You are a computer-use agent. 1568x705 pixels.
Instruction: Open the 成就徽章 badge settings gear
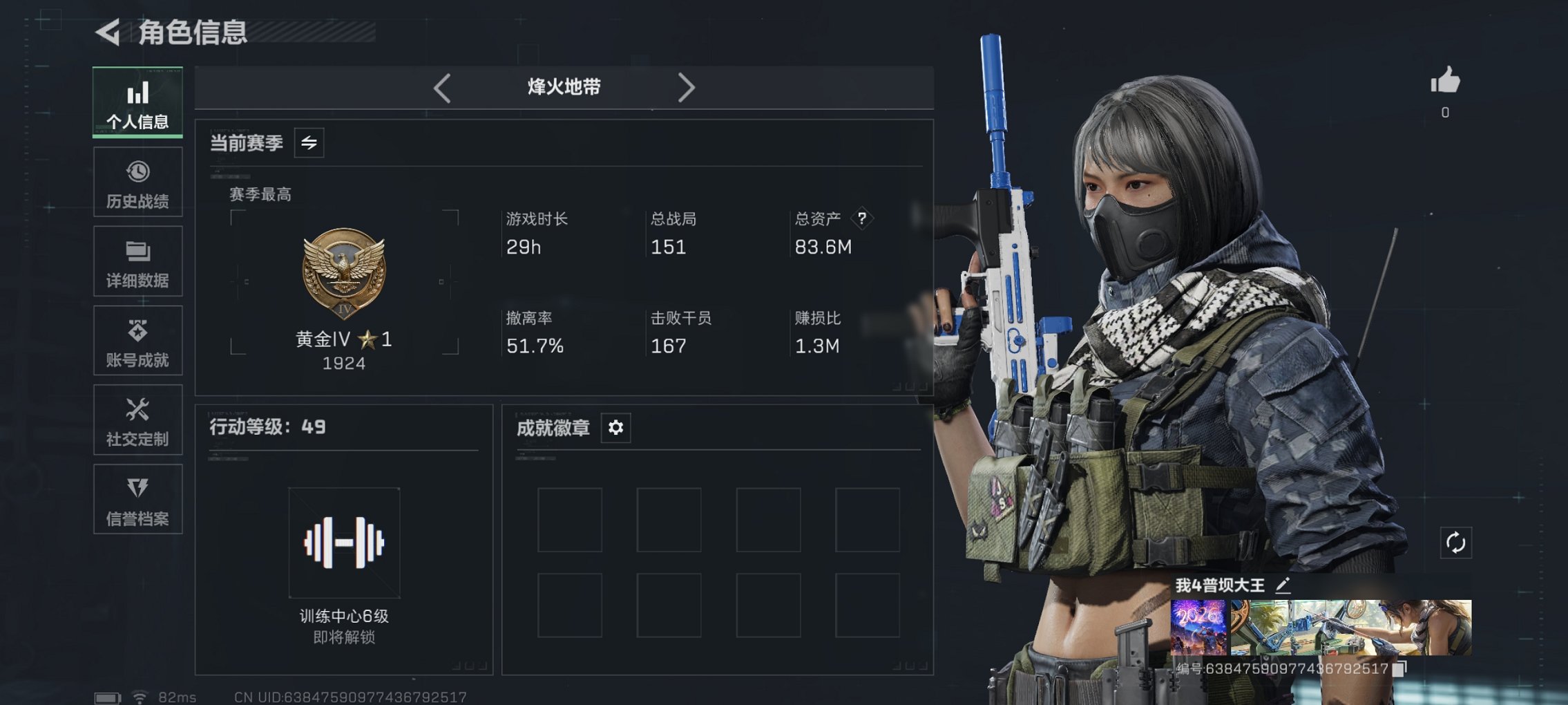pos(615,428)
